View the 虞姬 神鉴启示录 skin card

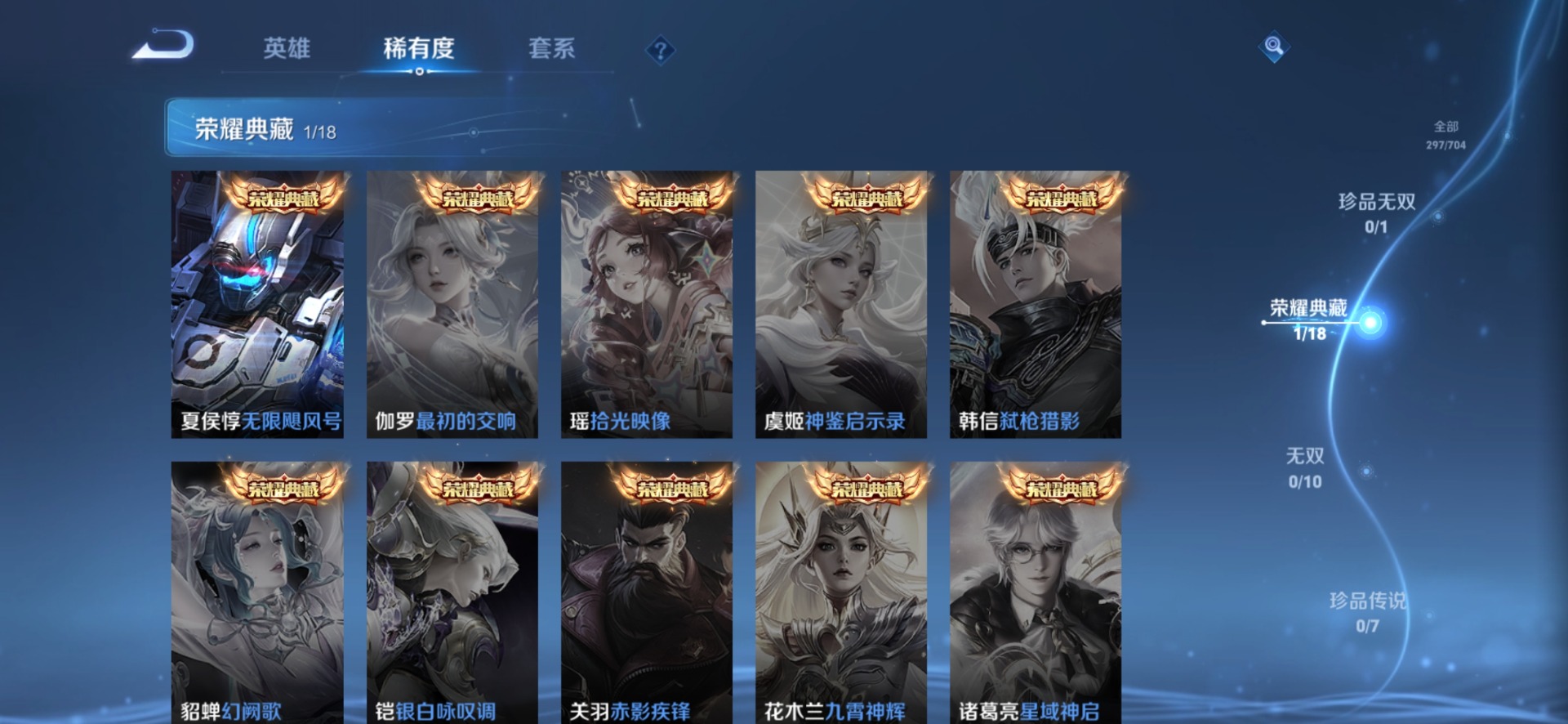click(x=840, y=304)
